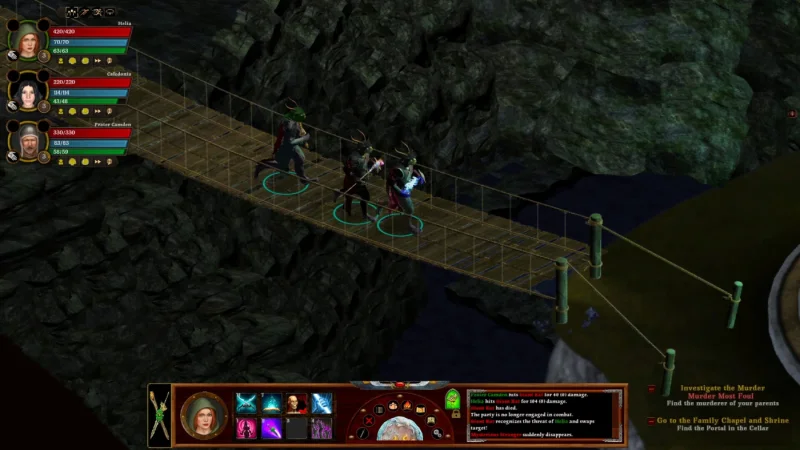
Task: Cast the purple magic missile ability
Action: point(271,428)
